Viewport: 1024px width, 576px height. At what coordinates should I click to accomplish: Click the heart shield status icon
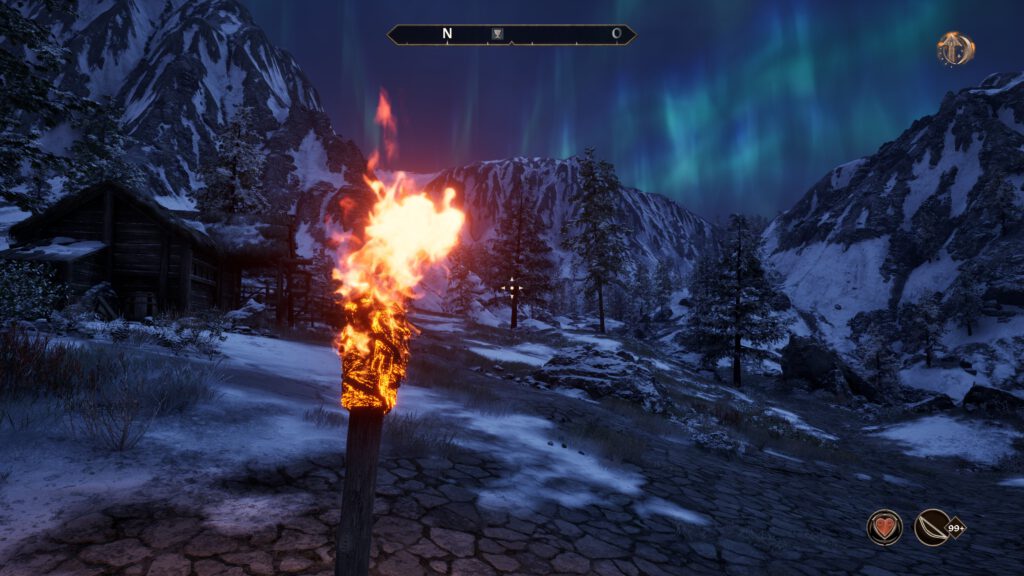[884, 527]
